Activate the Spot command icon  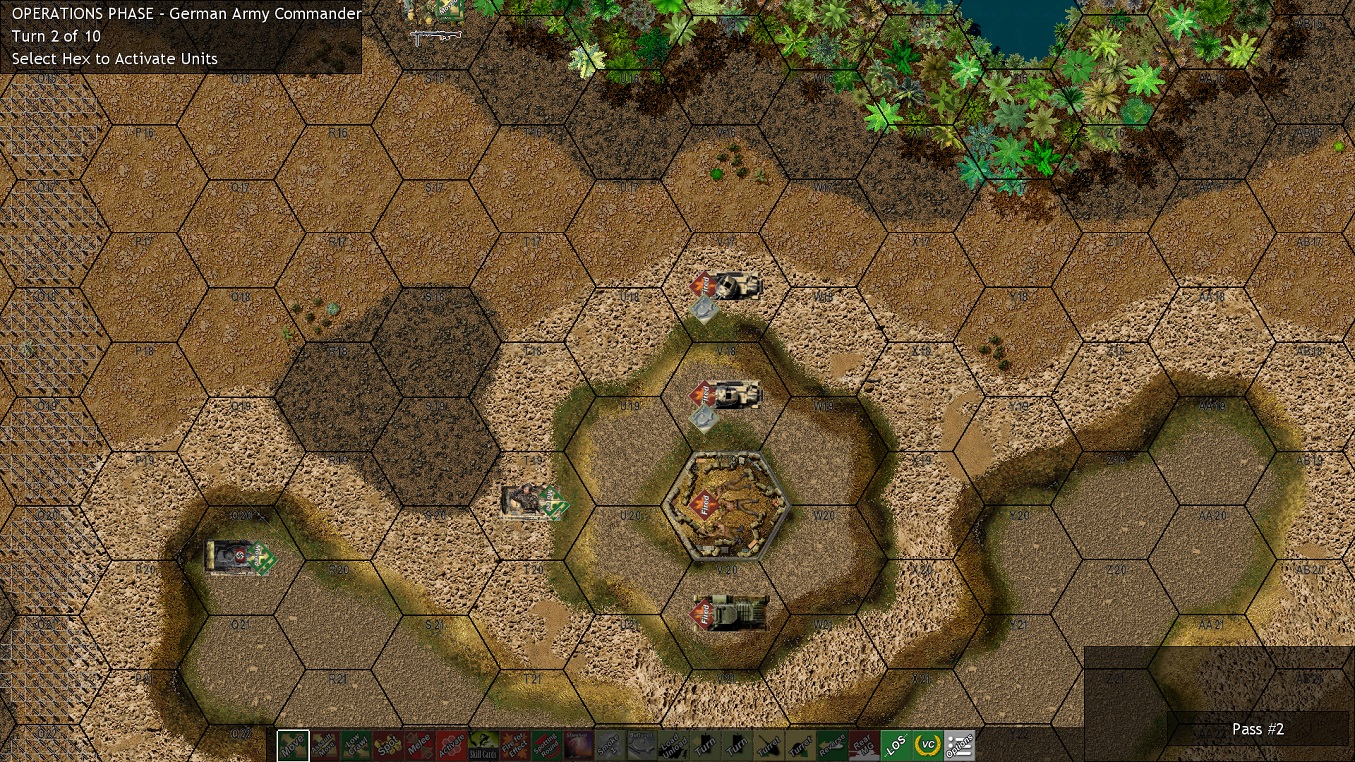coord(388,745)
